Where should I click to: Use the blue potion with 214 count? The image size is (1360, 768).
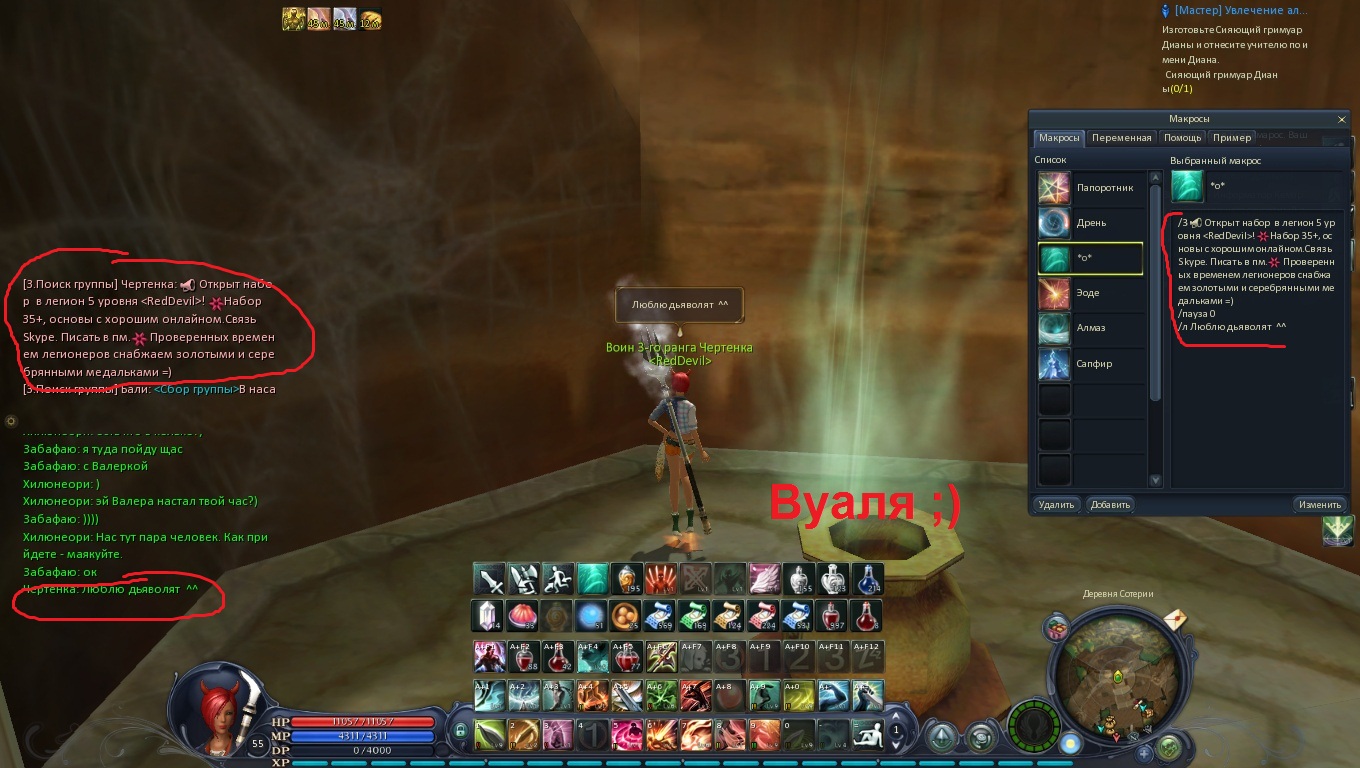(868, 579)
